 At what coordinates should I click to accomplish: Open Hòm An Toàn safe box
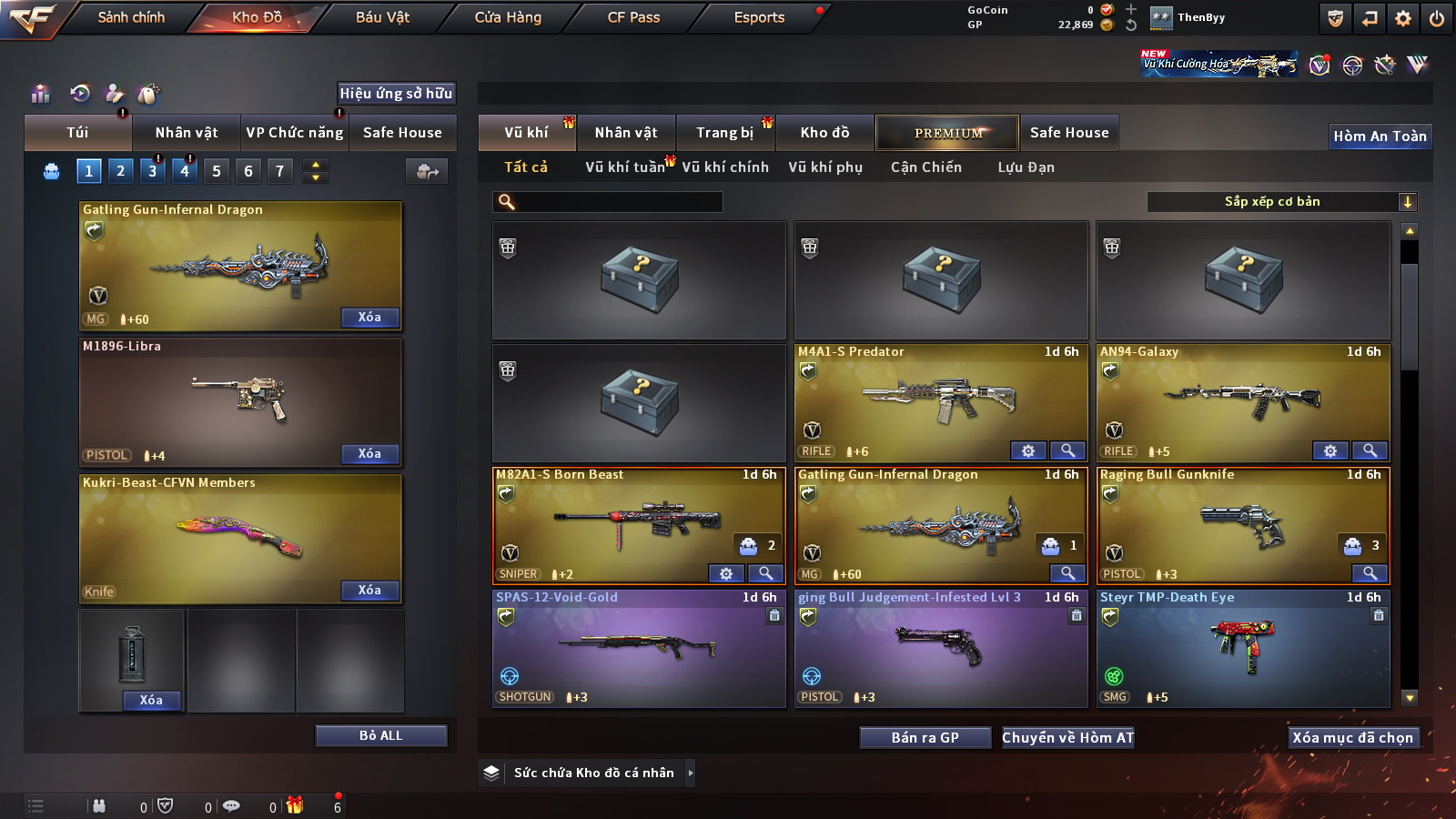point(1380,136)
